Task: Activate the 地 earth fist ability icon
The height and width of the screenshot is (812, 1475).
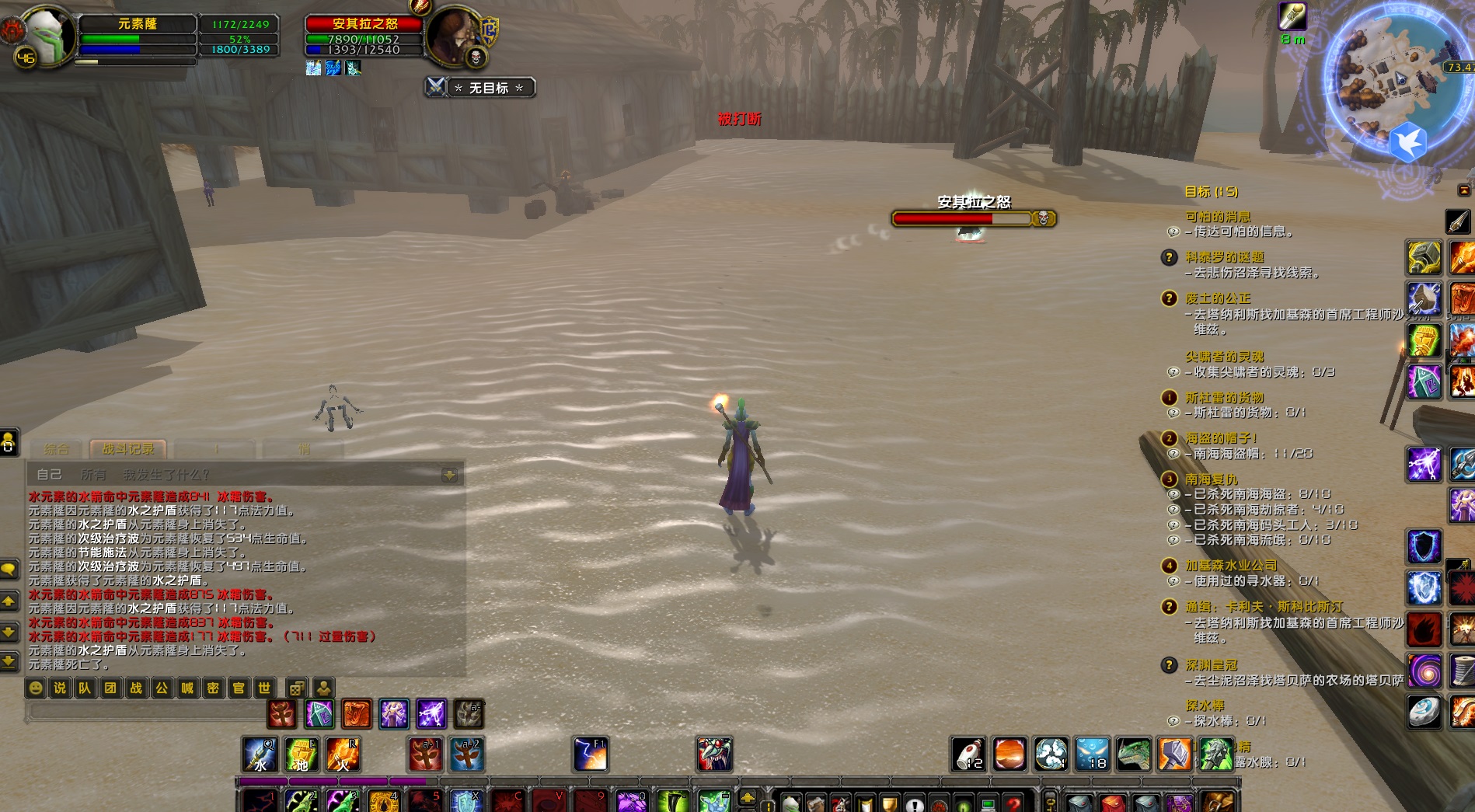Action: tap(301, 754)
